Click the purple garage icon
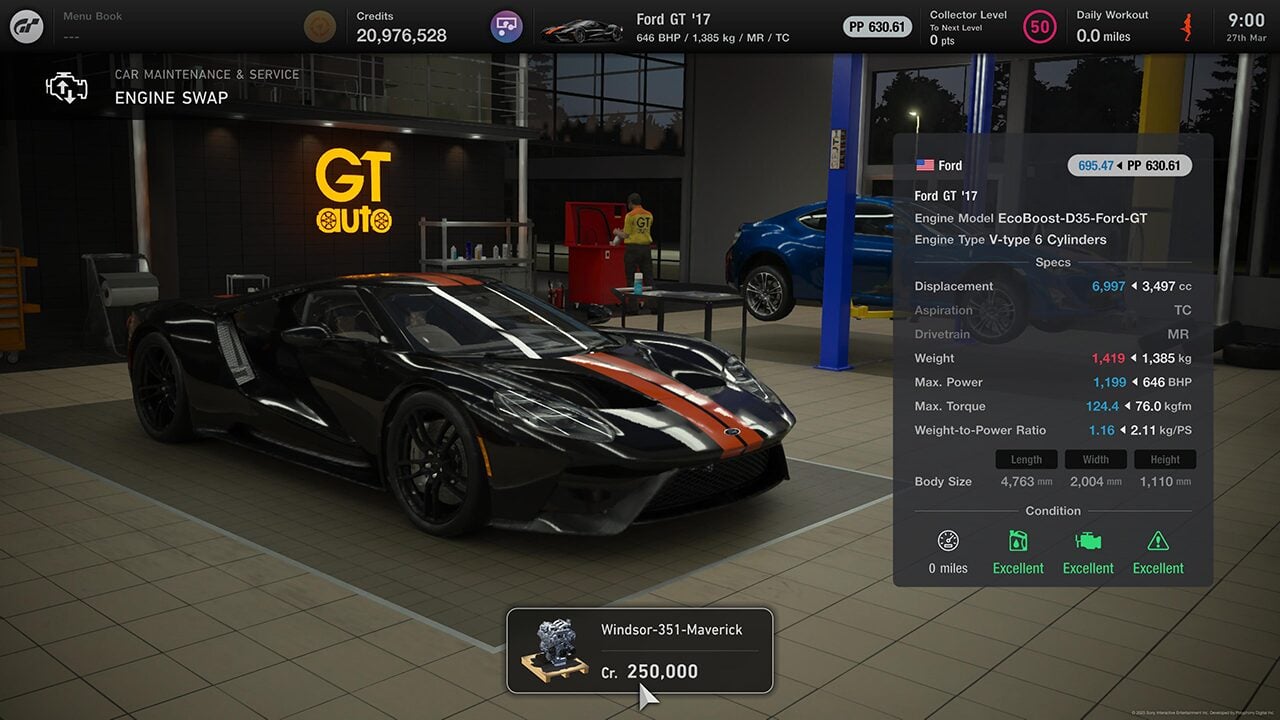Image resolution: width=1280 pixels, height=720 pixels. 506,26
